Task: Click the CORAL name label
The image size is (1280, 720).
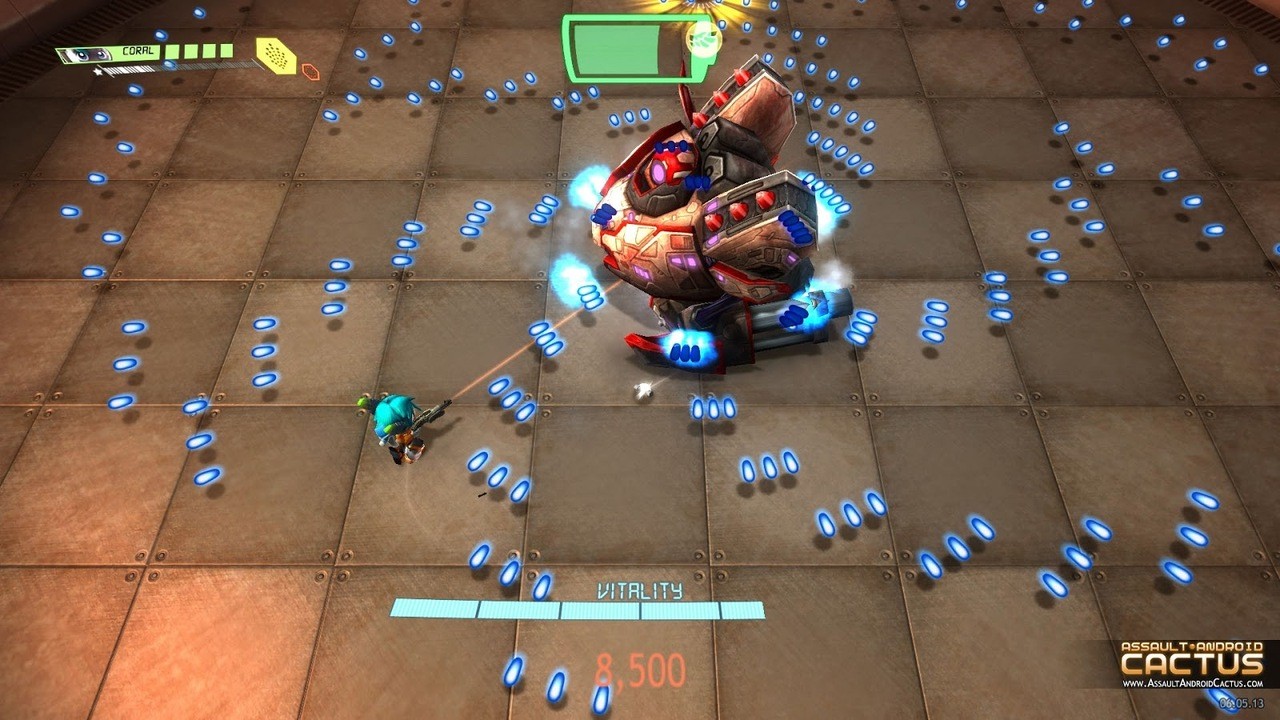Action: [137, 51]
